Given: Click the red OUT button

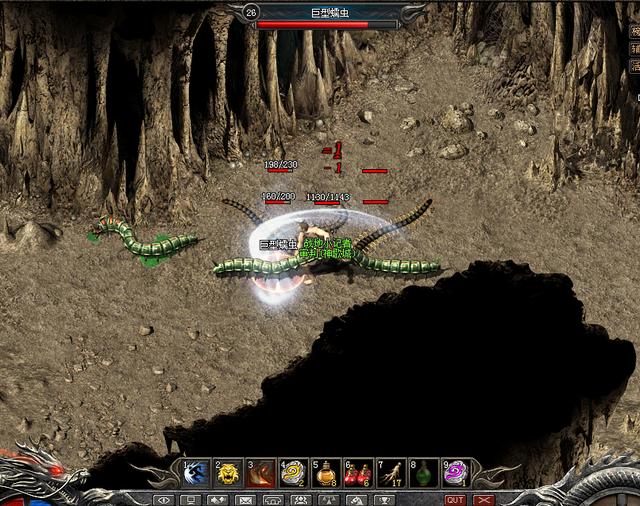Looking at the screenshot, I should tap(455, 499).
